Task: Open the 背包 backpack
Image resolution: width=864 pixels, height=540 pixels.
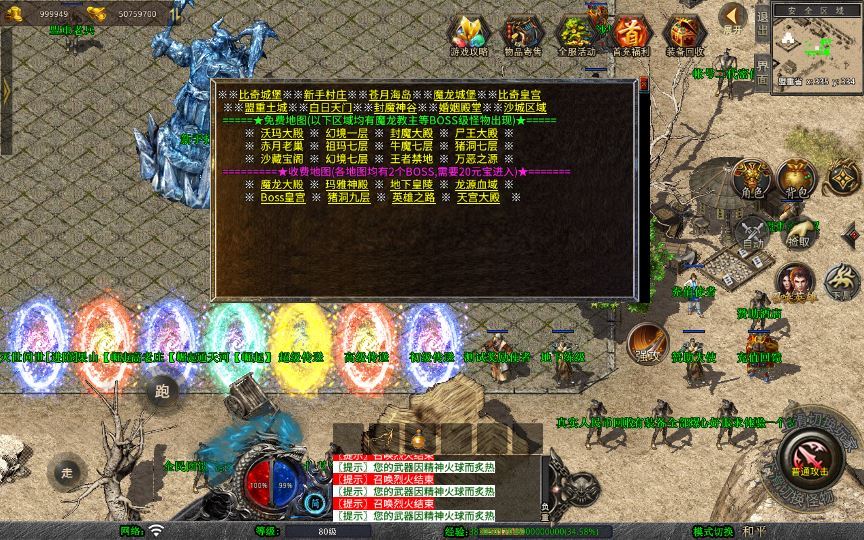Action: (795, 178)
